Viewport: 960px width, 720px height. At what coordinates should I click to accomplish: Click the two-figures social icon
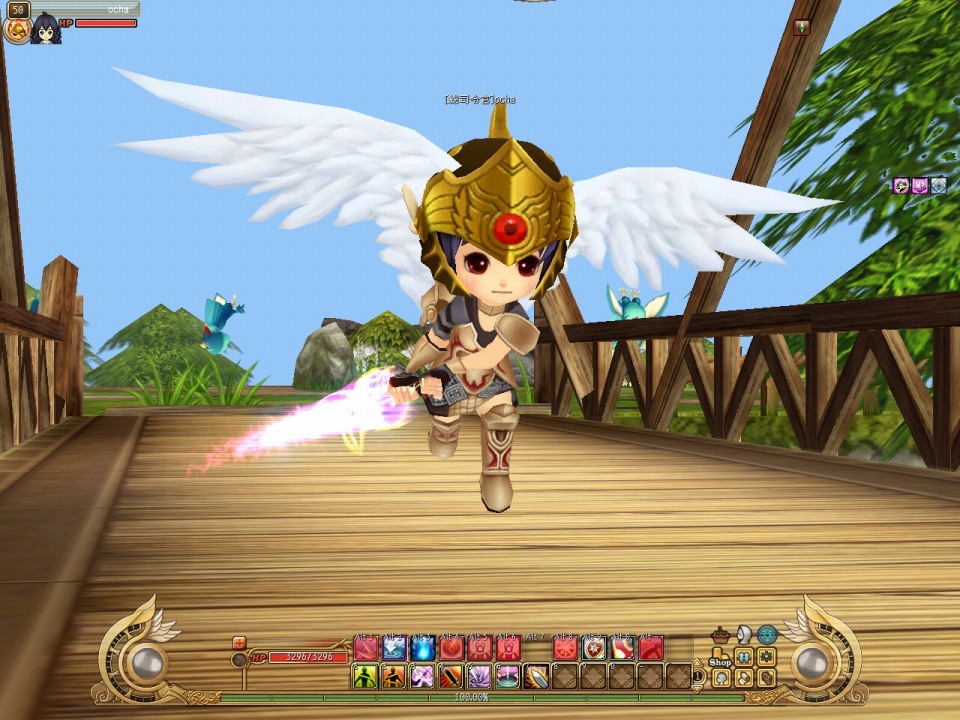click(x=744, y=657)
